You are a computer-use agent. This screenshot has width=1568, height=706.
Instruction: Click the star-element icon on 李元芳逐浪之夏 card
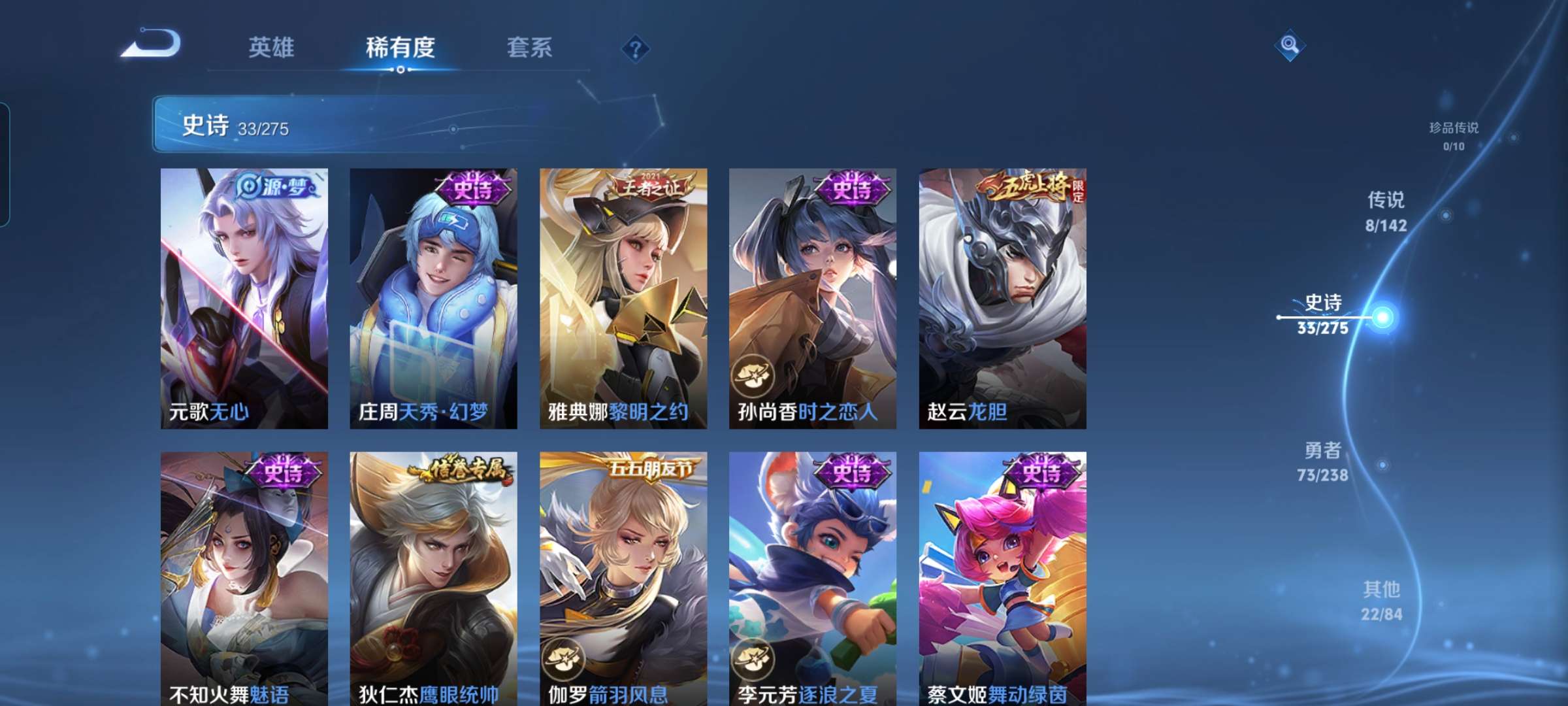tap(753, 660)
